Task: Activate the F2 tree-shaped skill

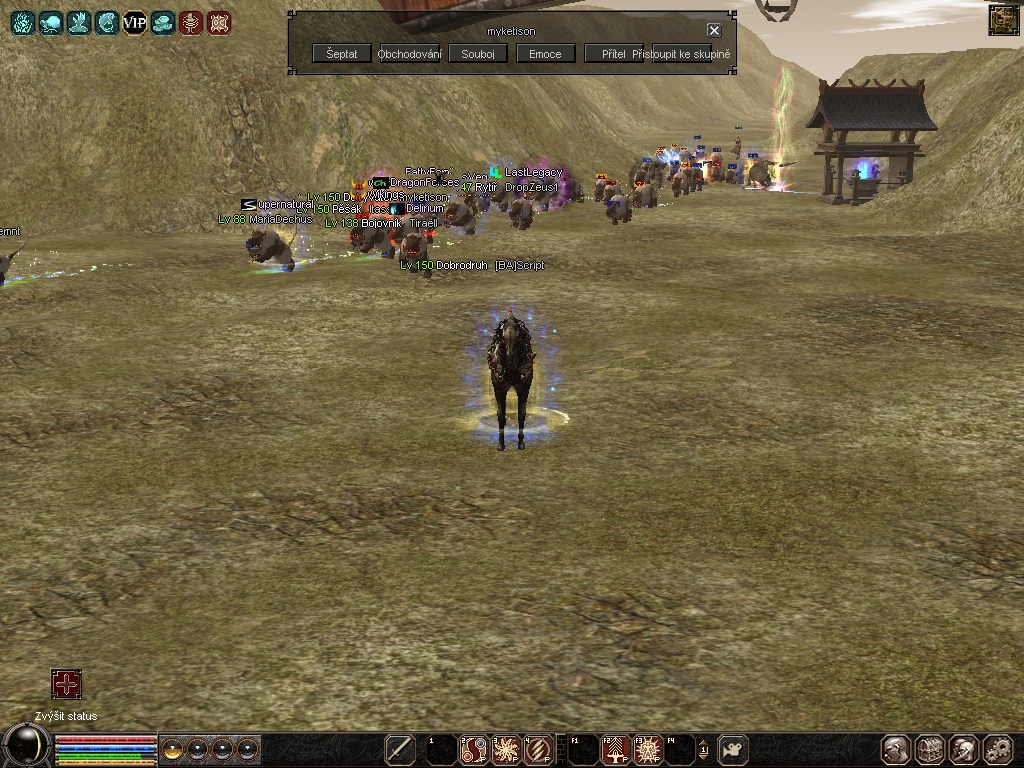Action: (615, 749)
